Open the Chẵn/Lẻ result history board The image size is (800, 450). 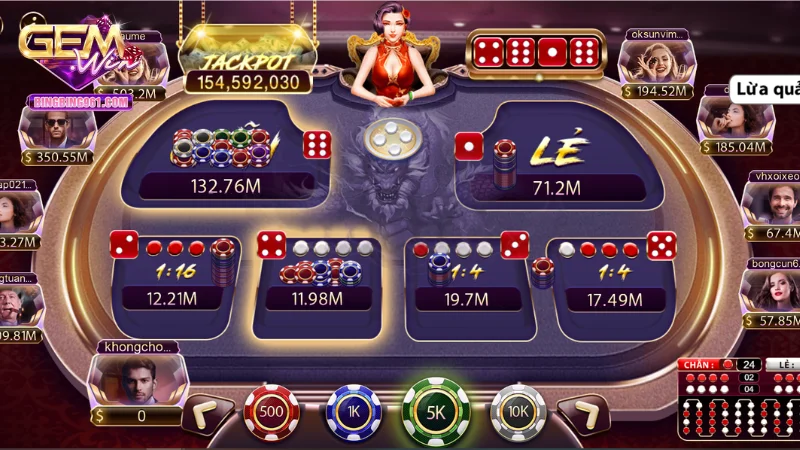739,398
